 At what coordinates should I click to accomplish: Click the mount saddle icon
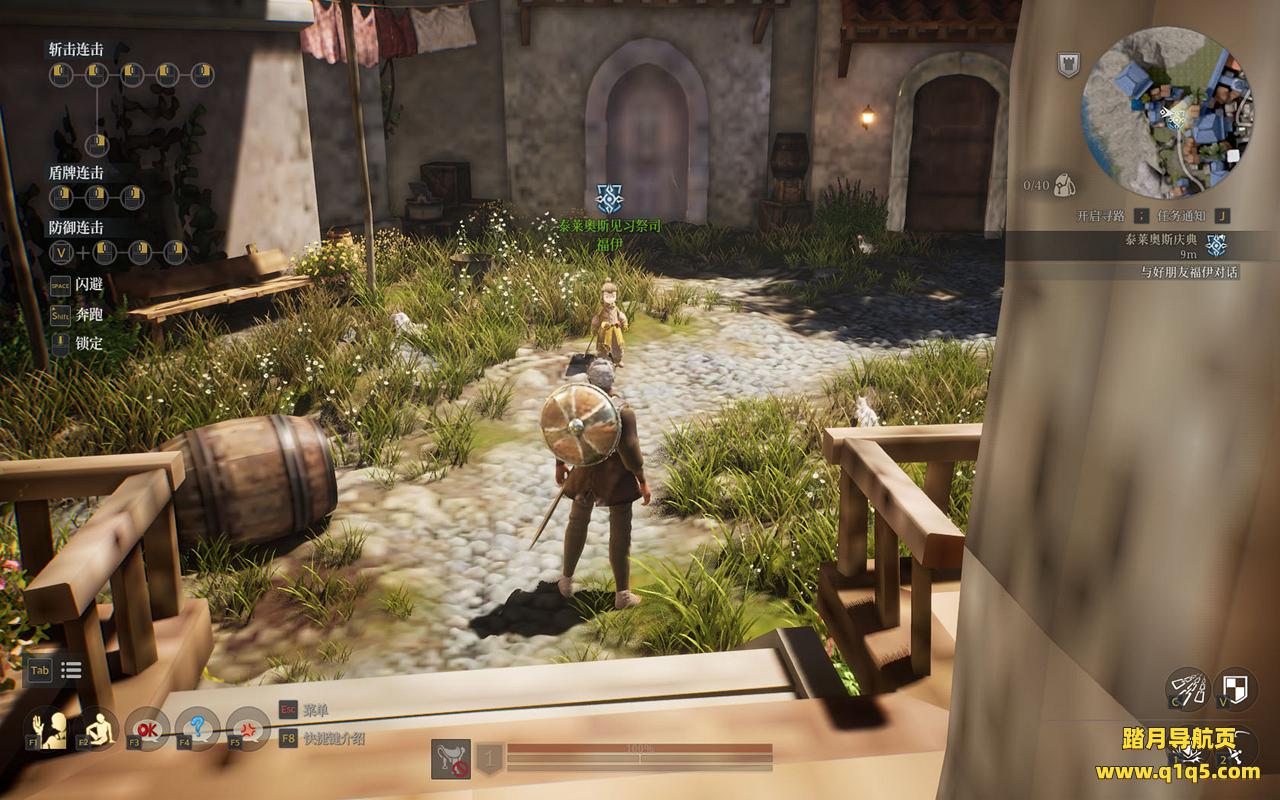click(x=451, y=759)
